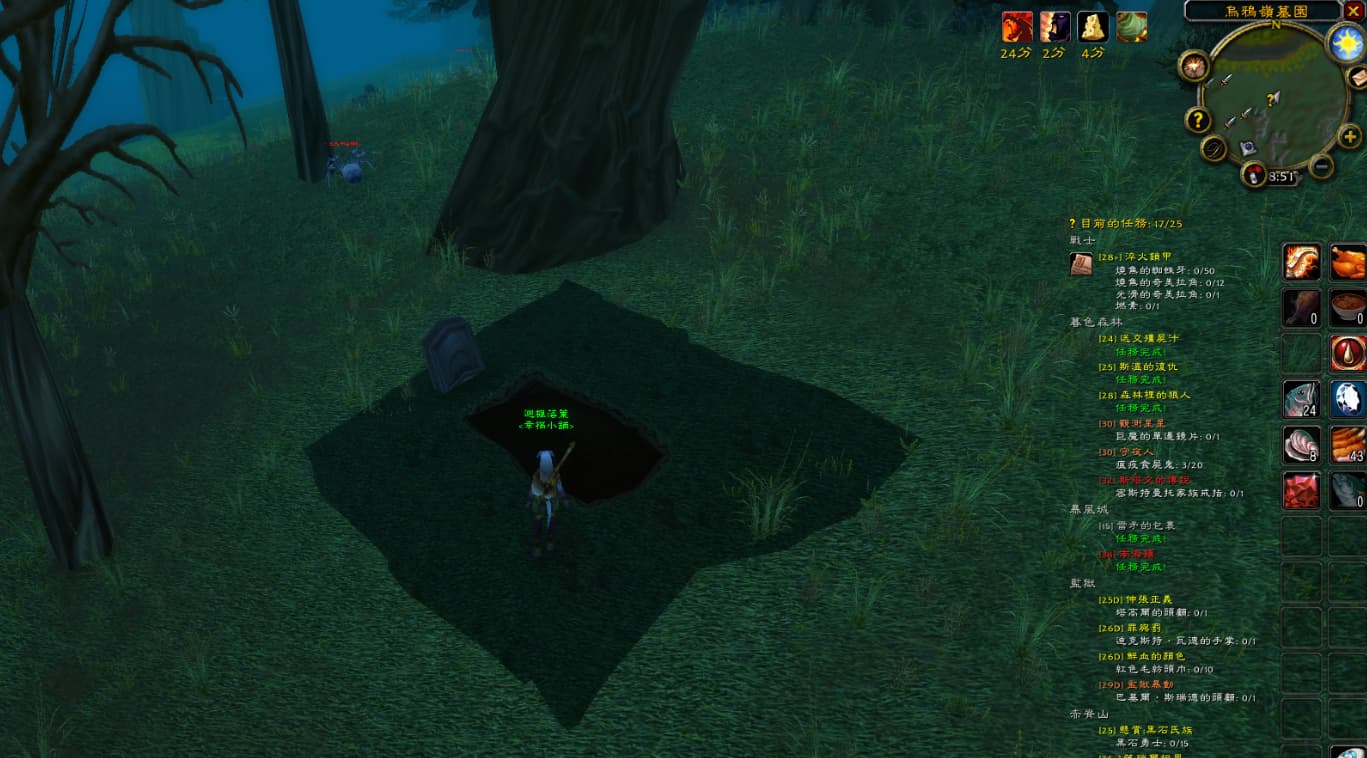Select the red dragon buff icon
The width and height of the screenshot is (1367, 758).
(1016, 27)
